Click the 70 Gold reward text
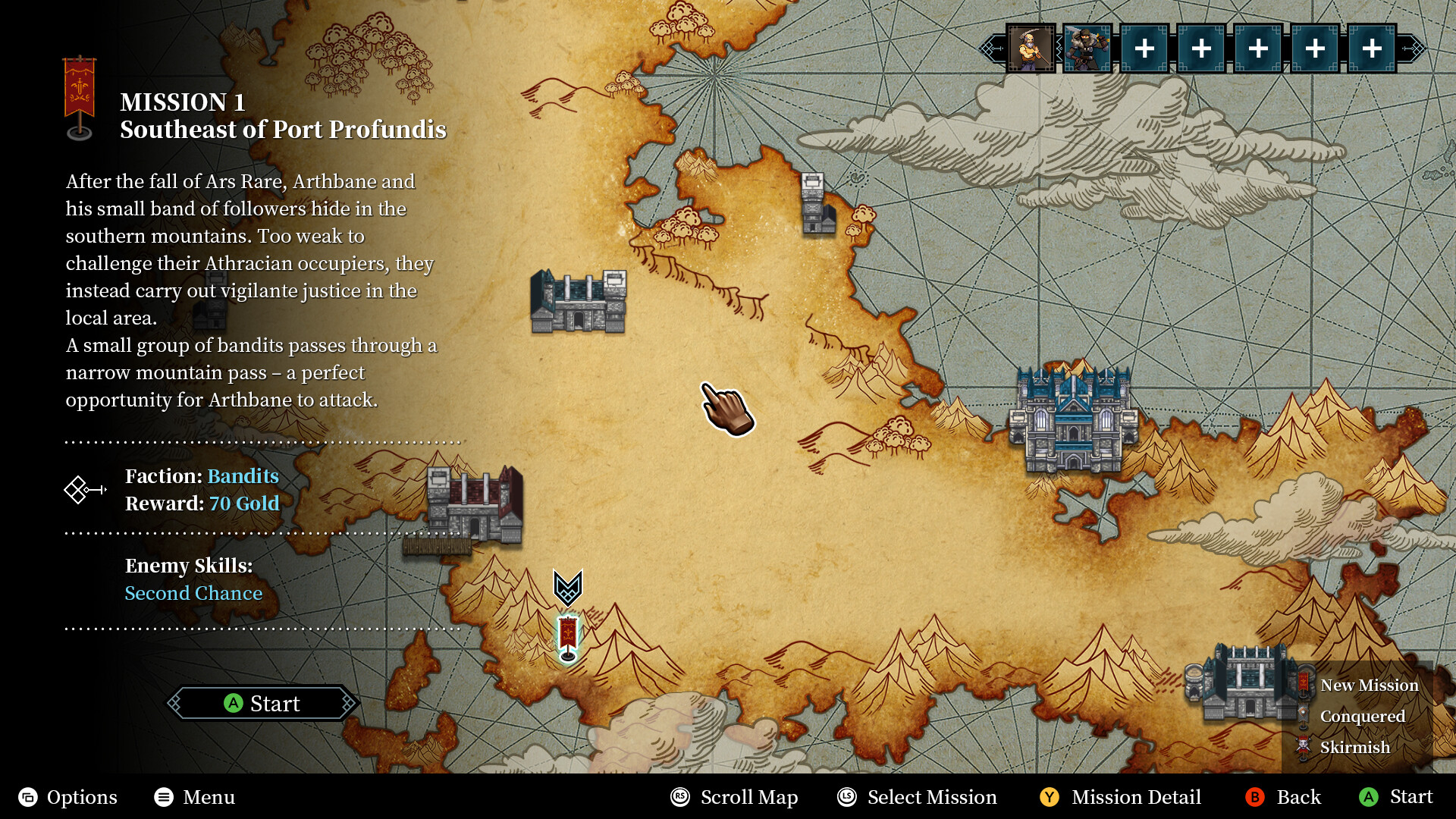This screenshot has width=1456, height=819. point(245,503)
